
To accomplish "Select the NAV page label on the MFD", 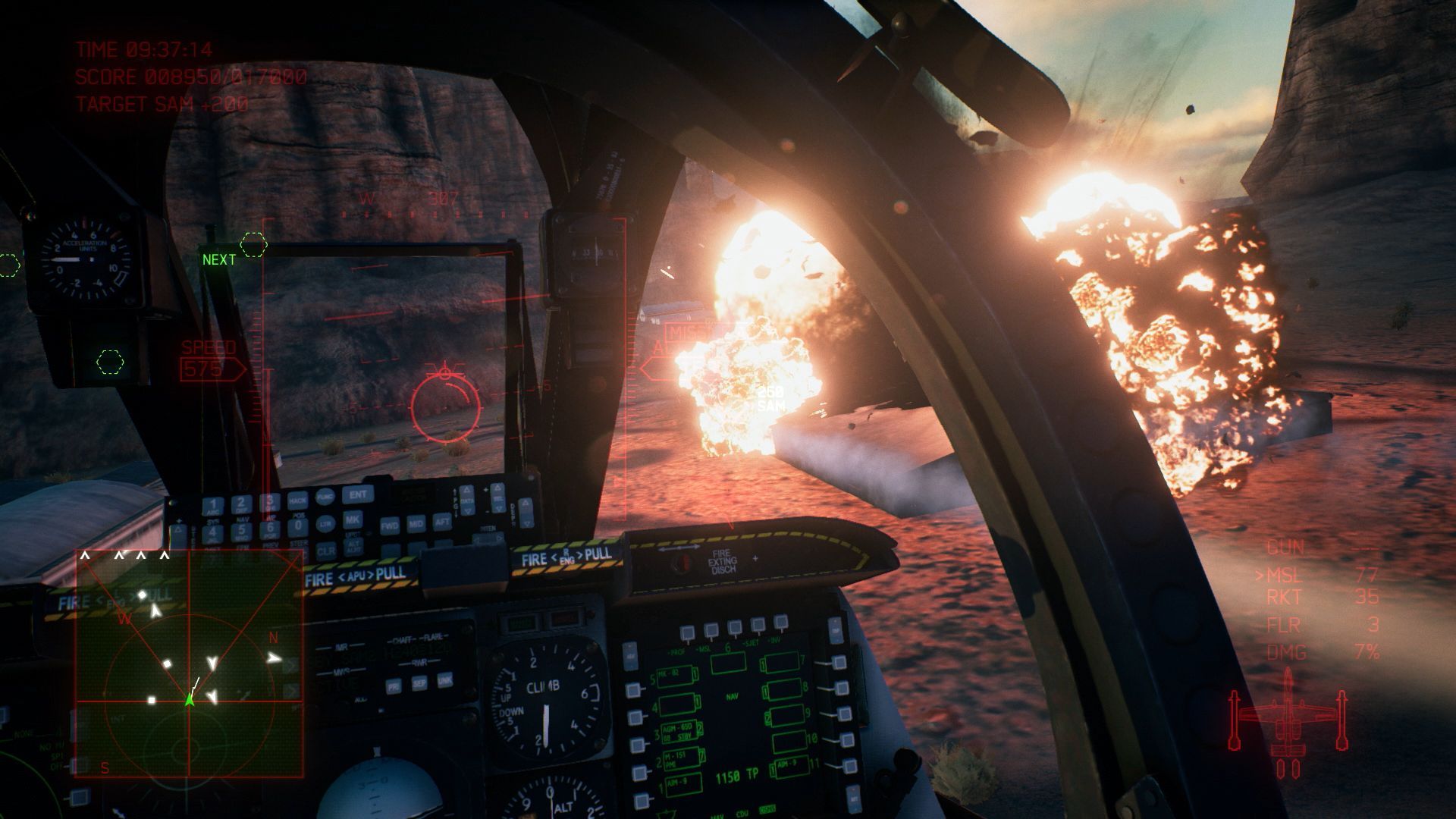I will click(733, 696).
